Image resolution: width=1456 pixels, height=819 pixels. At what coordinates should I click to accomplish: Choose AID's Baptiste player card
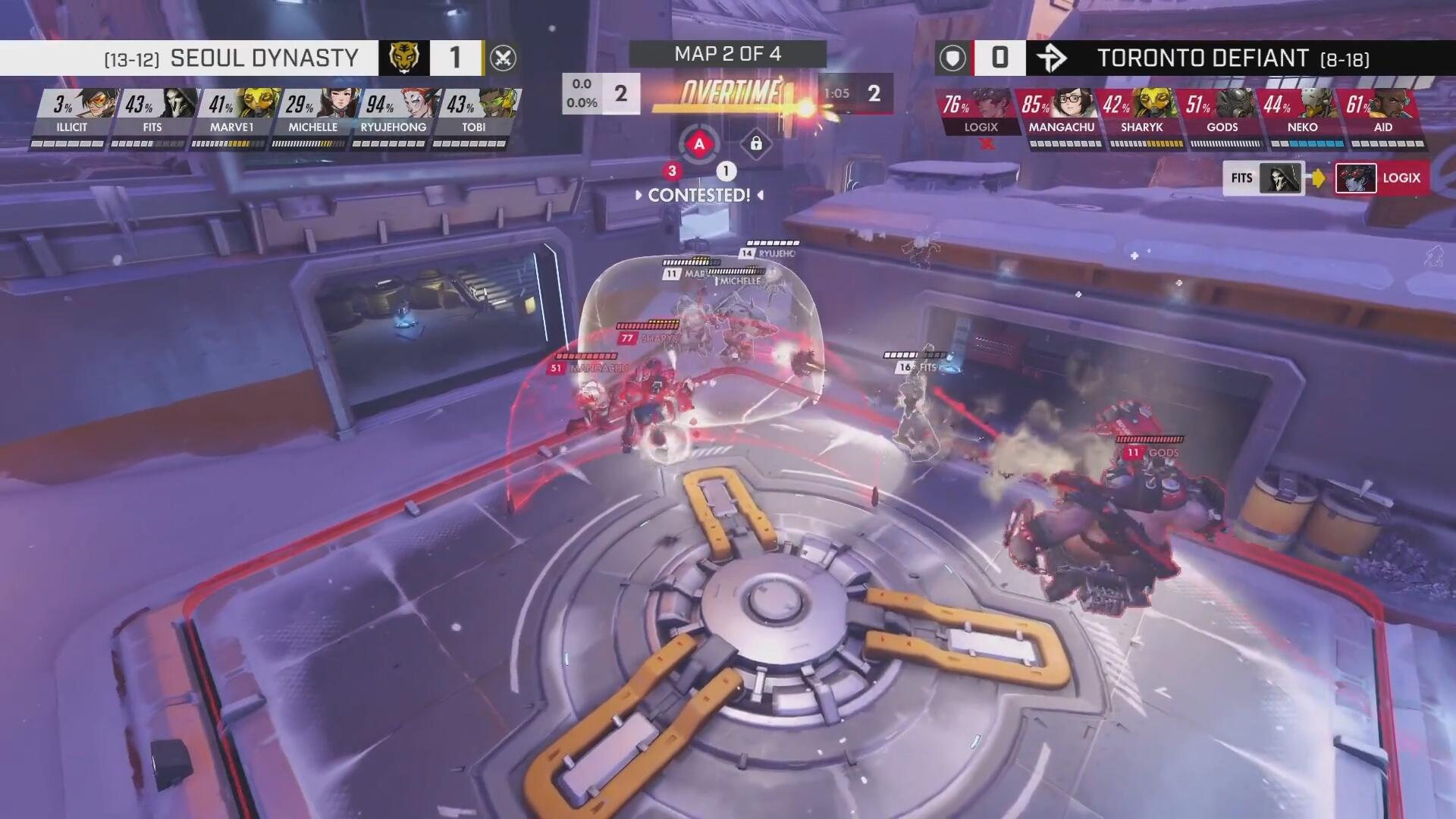tap(1383, 114)
